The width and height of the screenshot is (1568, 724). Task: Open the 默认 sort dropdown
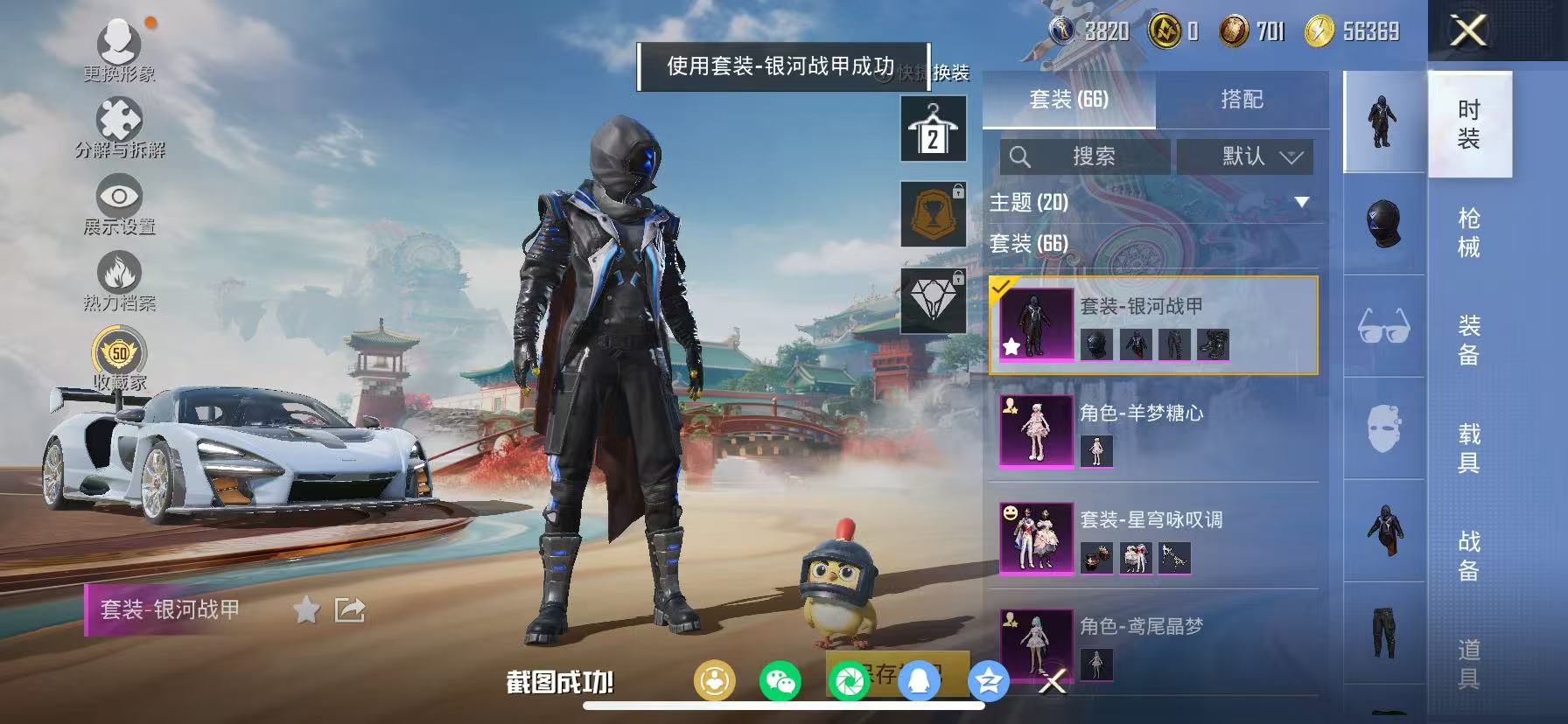coord(1246,157)
